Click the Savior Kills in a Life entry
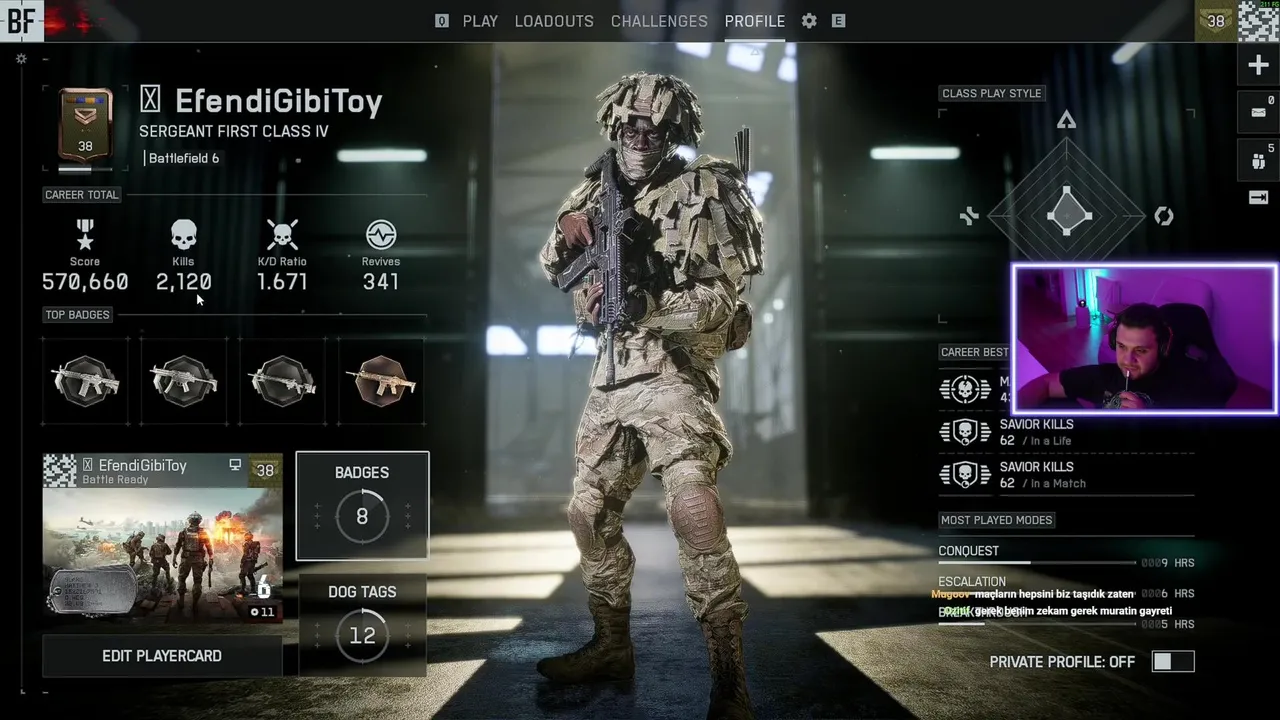Screen dimensions: 1280x720 (x=1035, y=432)
